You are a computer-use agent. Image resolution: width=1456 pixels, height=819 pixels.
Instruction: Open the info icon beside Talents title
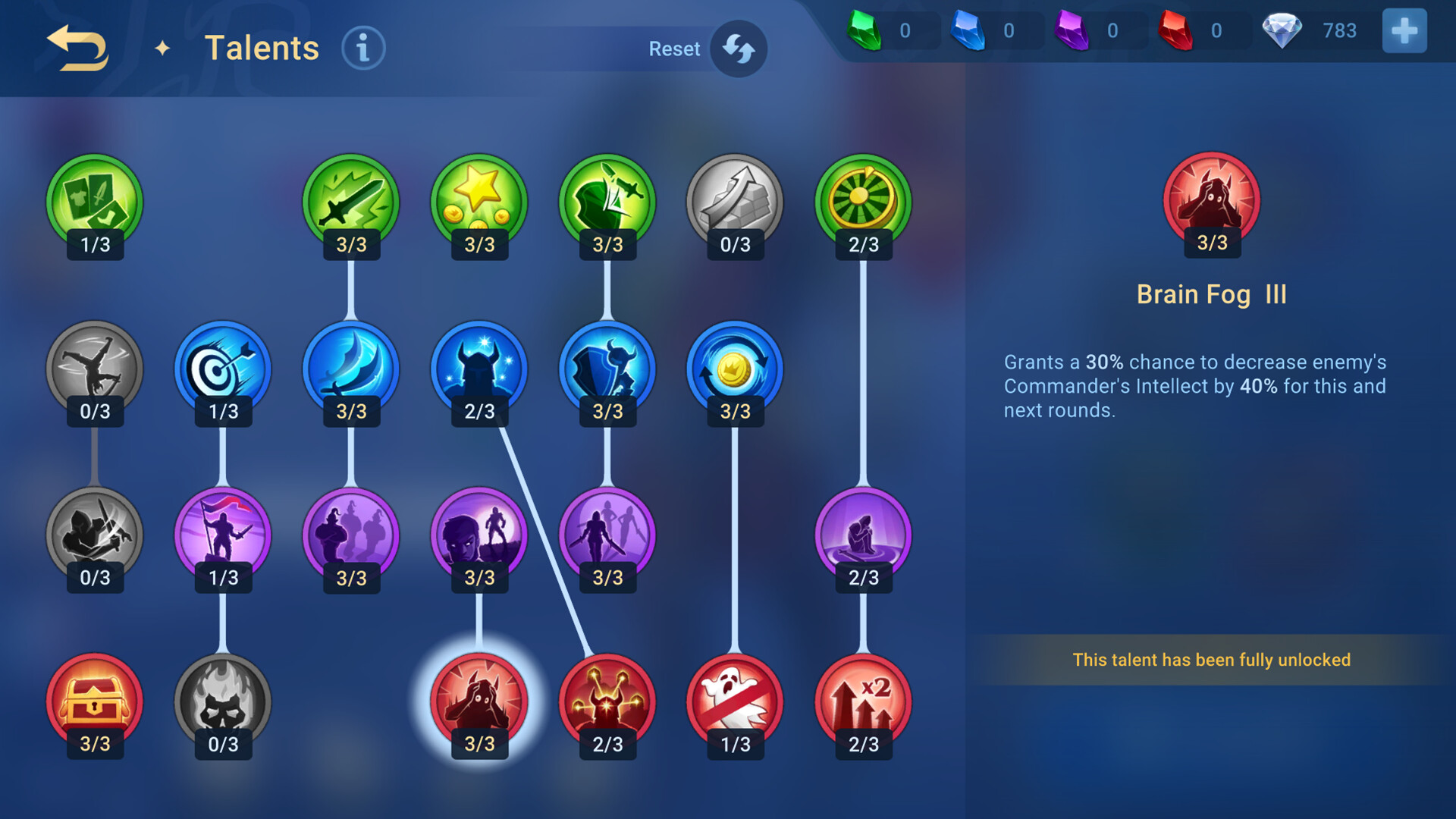tap(362, 47)
